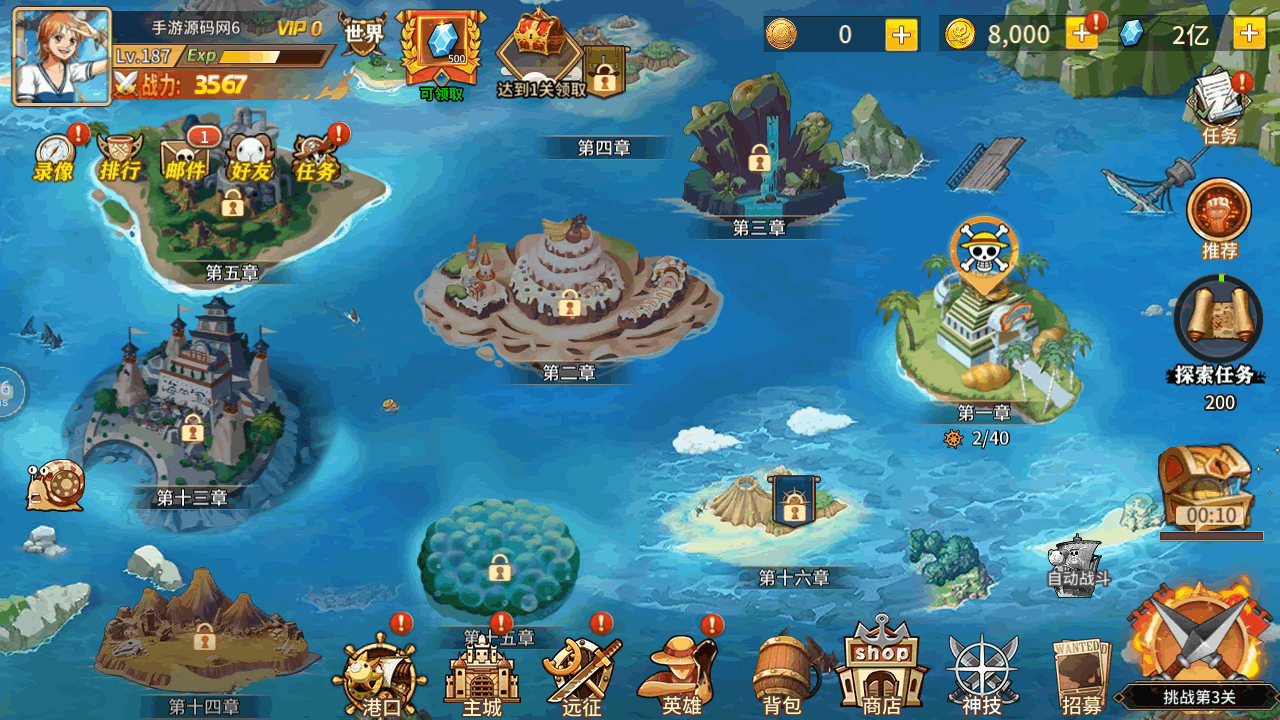Add more gold coins with plus button
Image resolution: width=1280 pixels, height=720 pixels.
tap(1081, 35)
